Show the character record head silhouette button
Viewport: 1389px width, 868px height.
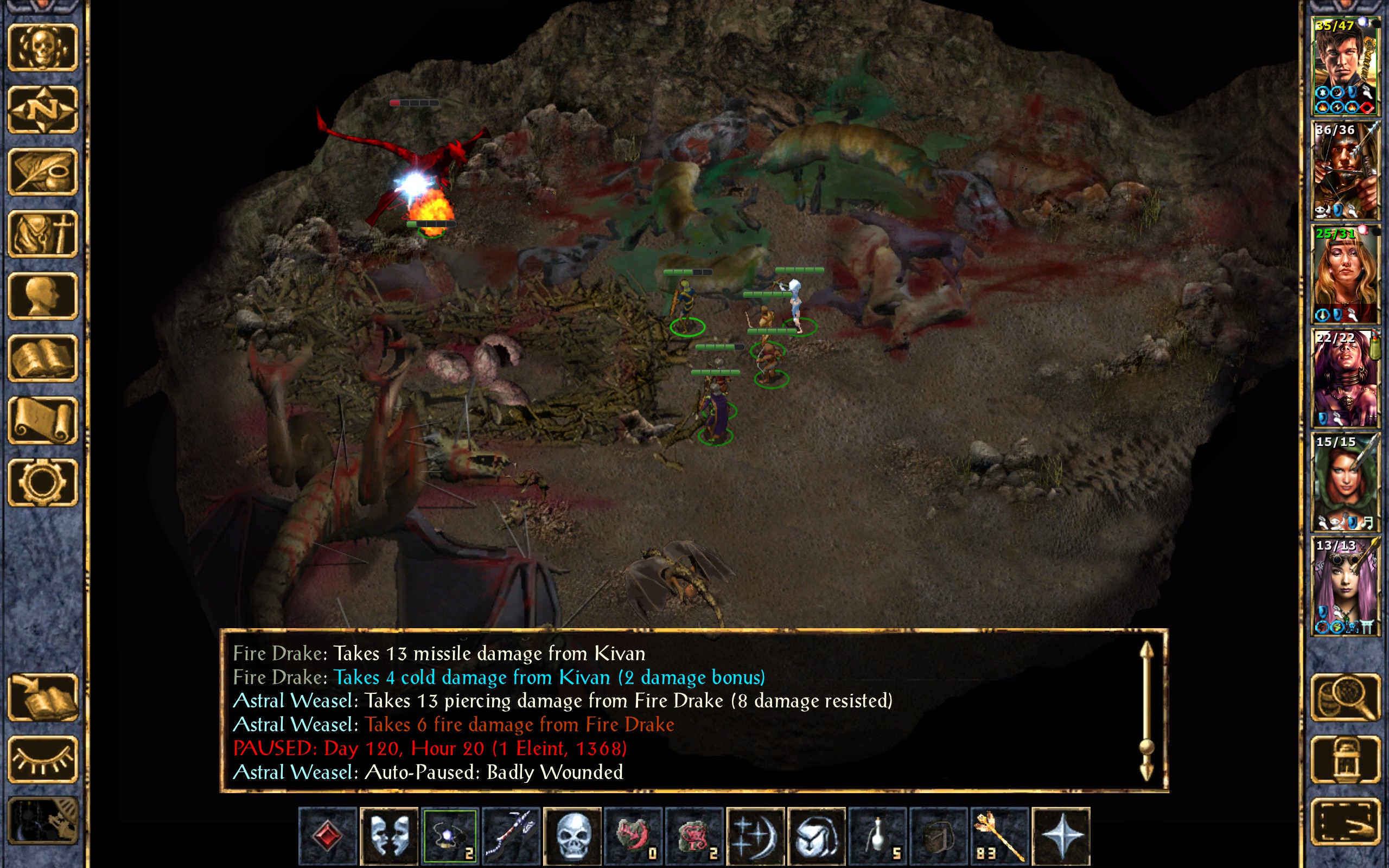click(x=42, y=296)
